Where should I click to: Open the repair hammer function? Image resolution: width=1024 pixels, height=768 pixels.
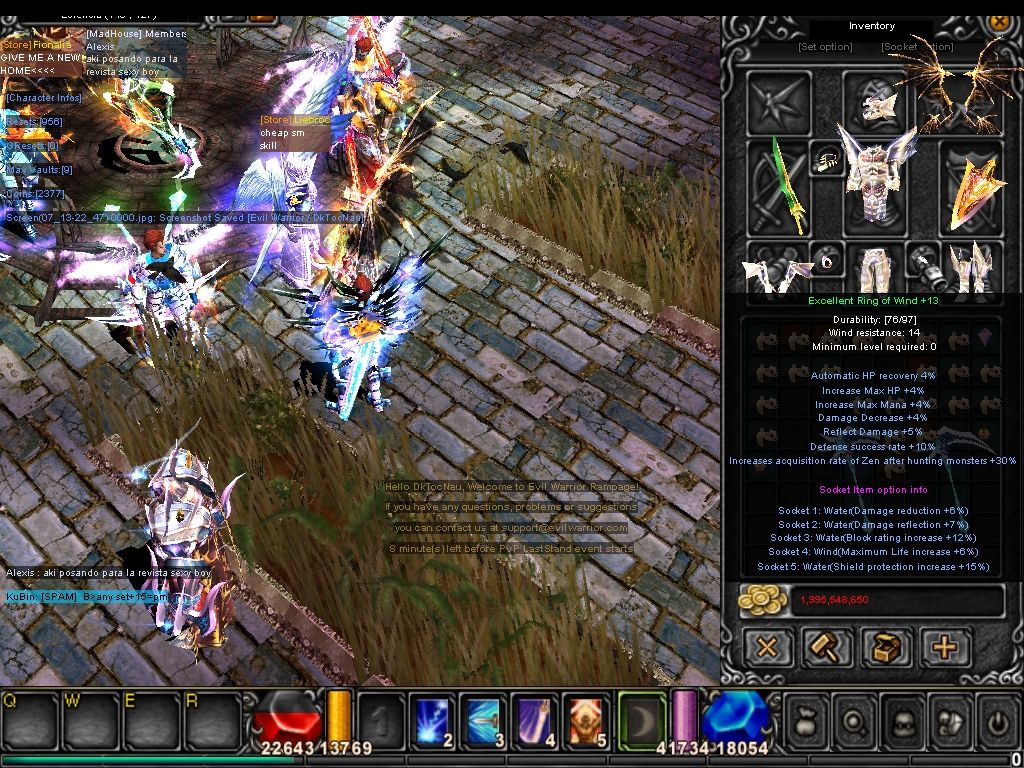click(827, 648)
